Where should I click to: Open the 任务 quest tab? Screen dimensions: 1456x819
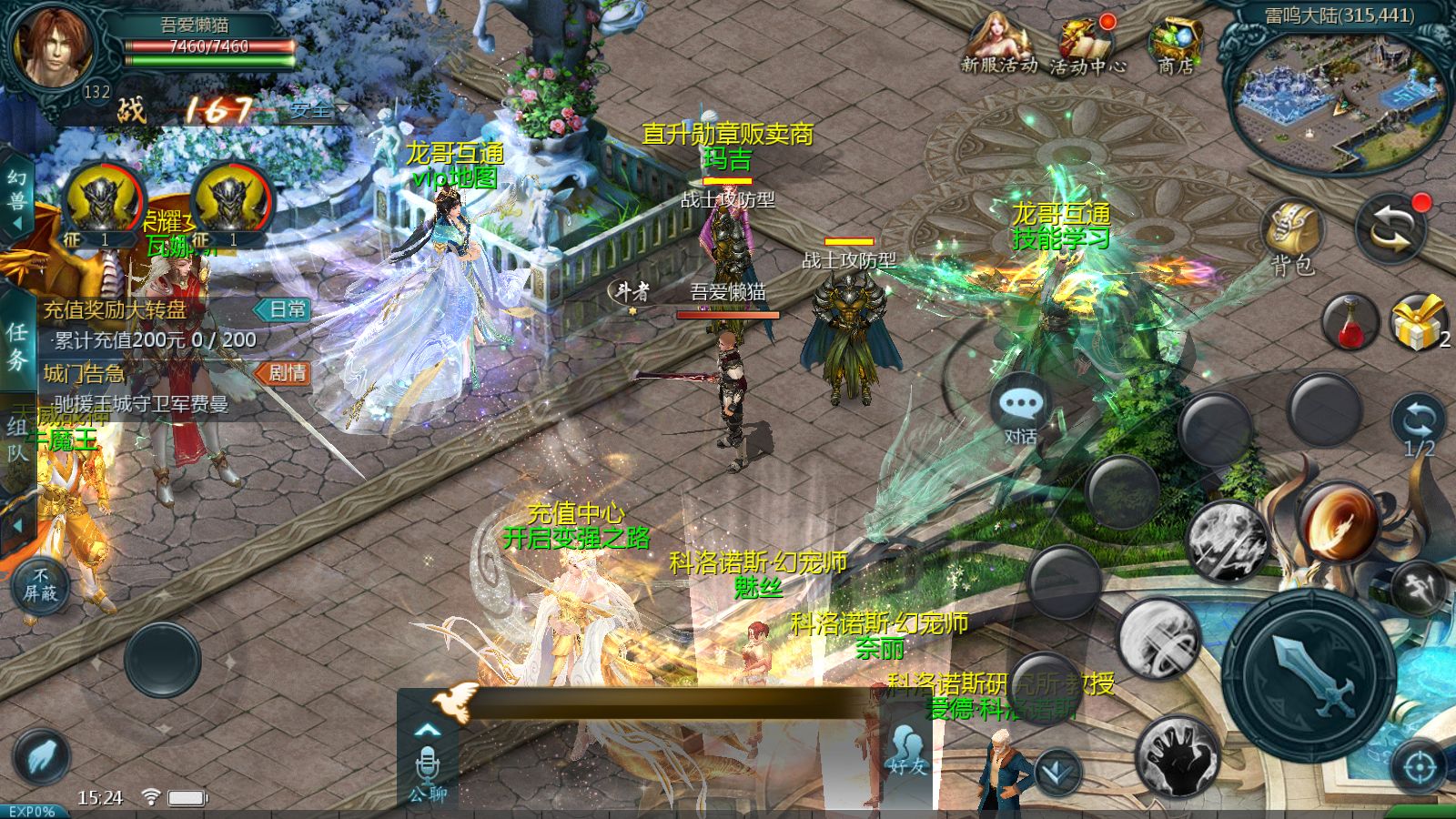click(x=17, y=346)
